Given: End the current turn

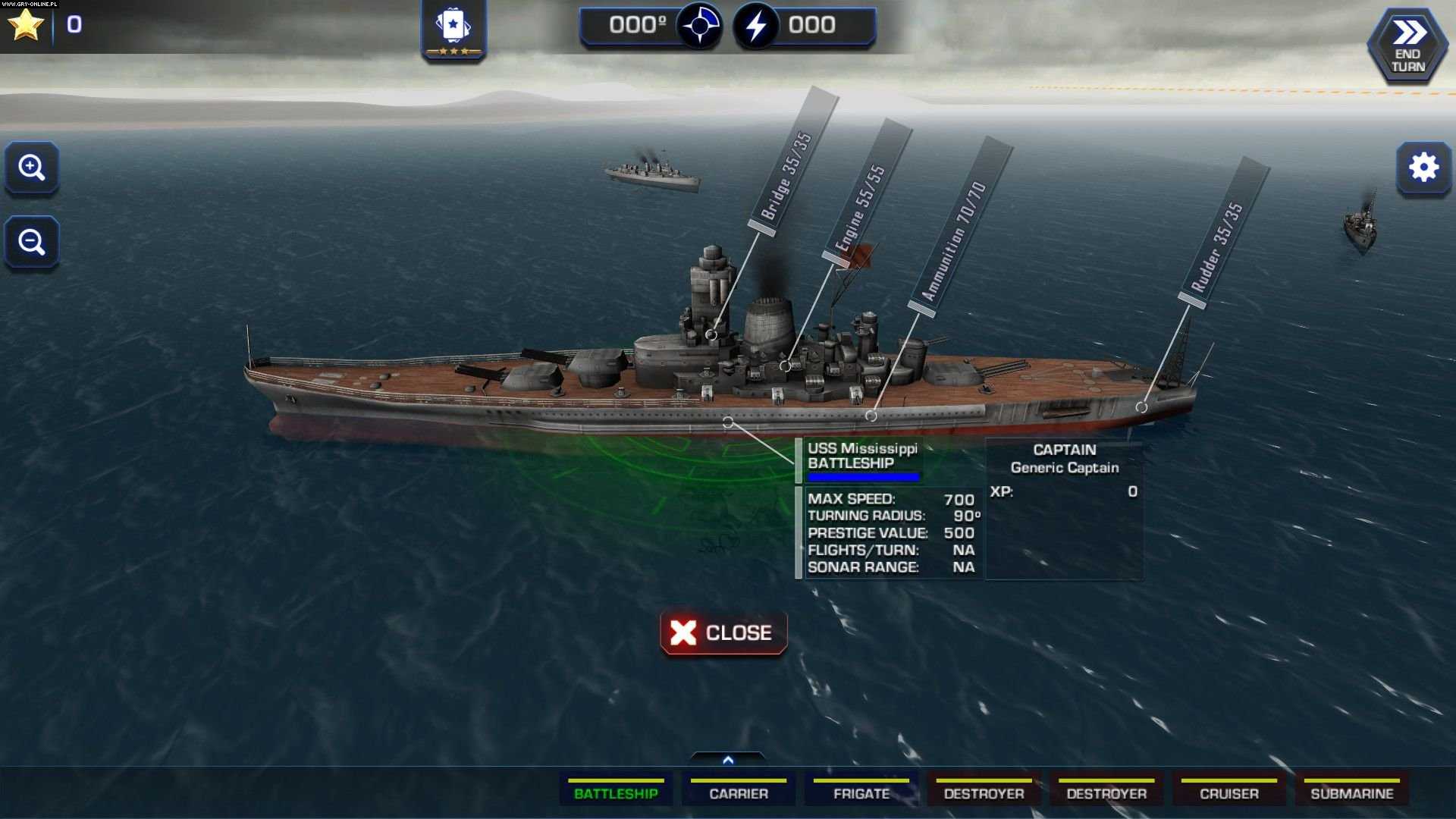Looking at the screenshot, I should tap(1407, 47).
